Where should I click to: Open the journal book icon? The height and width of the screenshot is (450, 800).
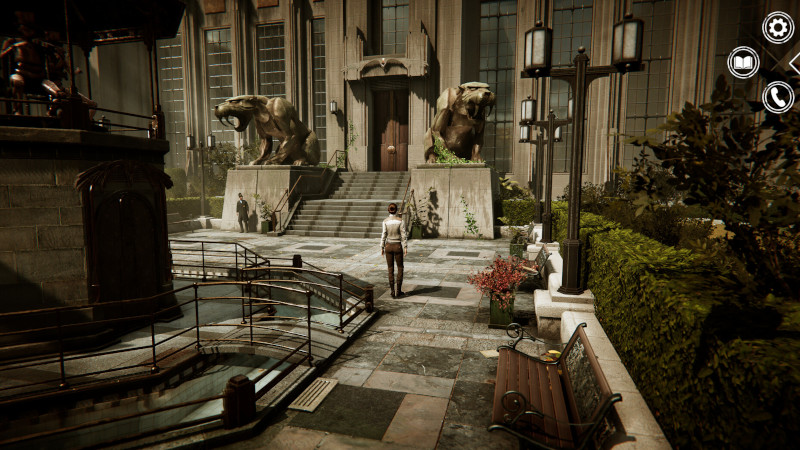[x=743, y=62]
